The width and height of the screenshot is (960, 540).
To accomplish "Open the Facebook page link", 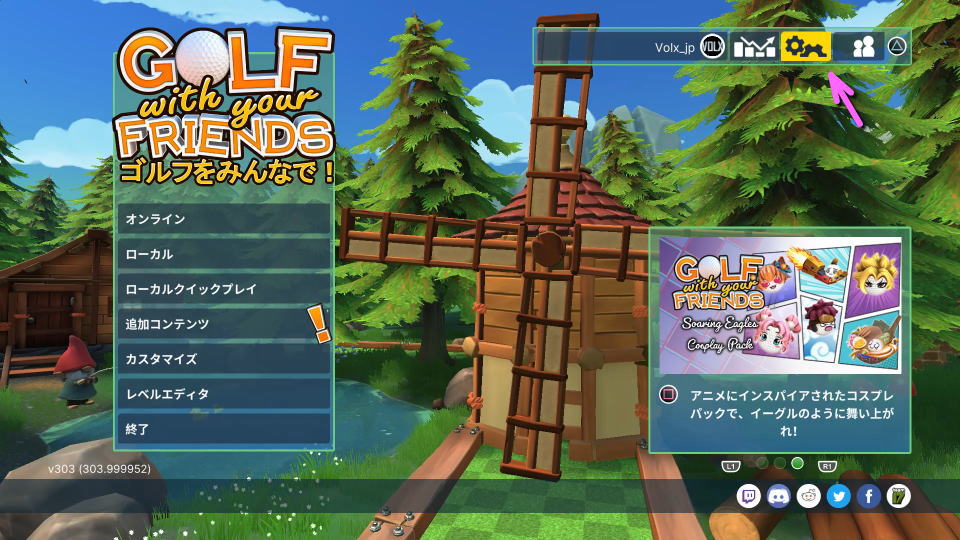I will point(869,496).
